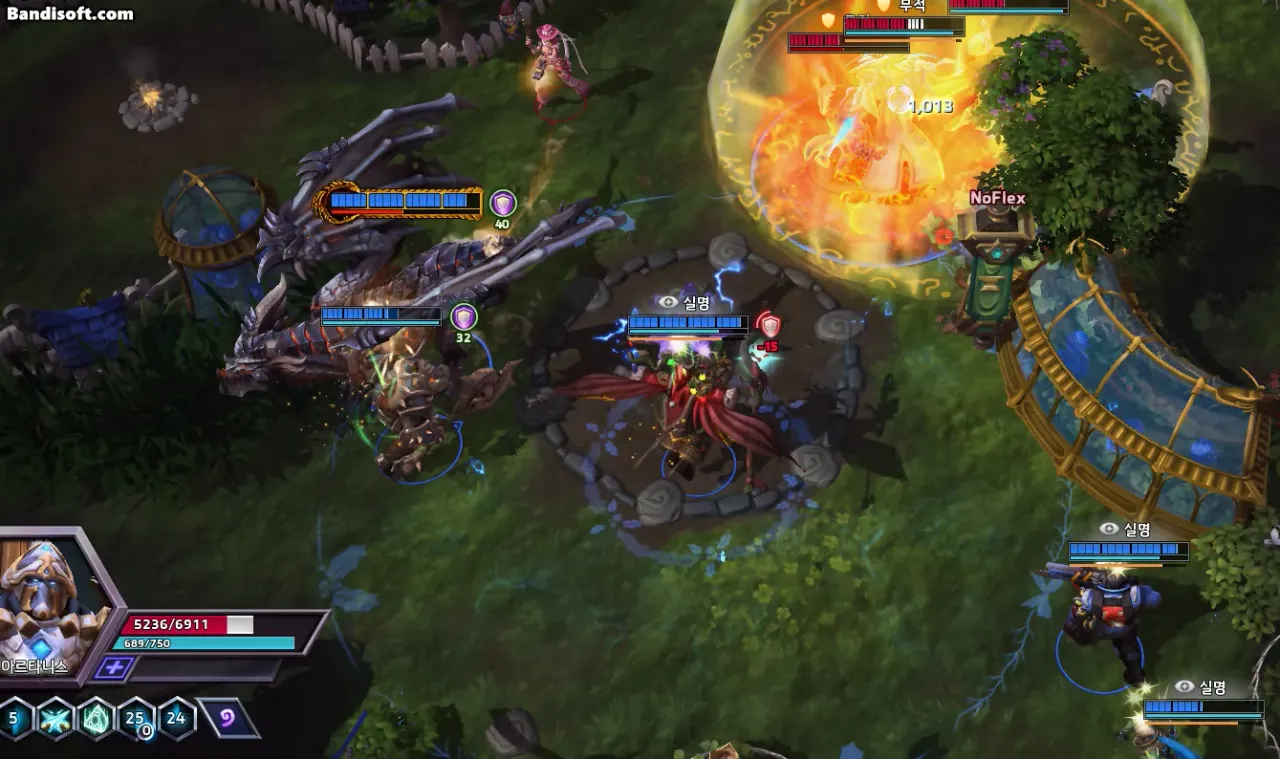
Task: Activate the green prism ability icon
Action: [96, 718]
